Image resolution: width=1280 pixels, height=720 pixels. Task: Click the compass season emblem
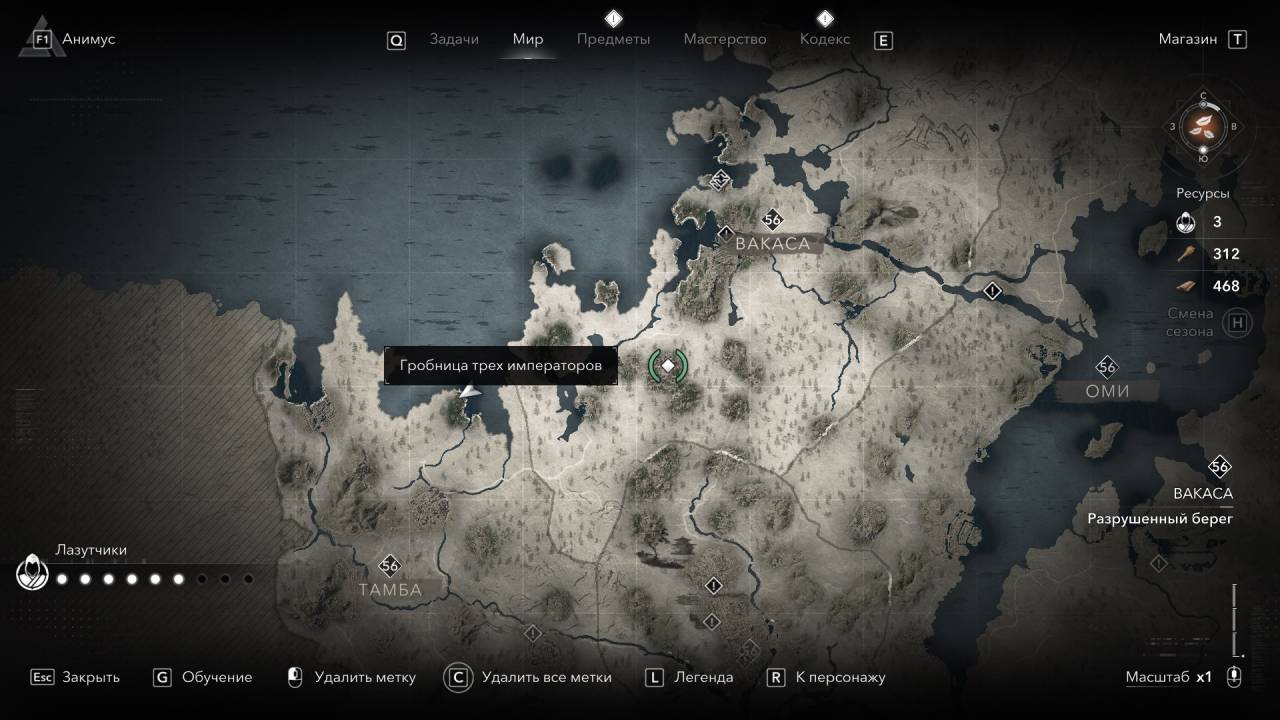click(x=1203, y=126)
